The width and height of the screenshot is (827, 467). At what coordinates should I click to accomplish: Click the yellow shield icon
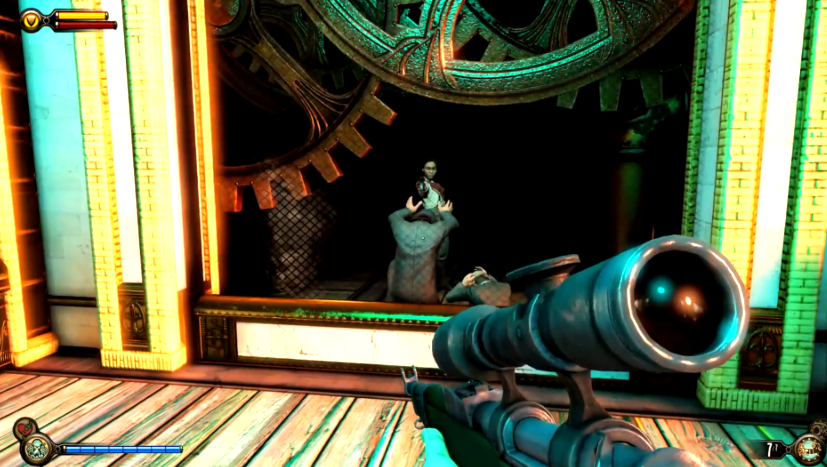coord(31,19)
